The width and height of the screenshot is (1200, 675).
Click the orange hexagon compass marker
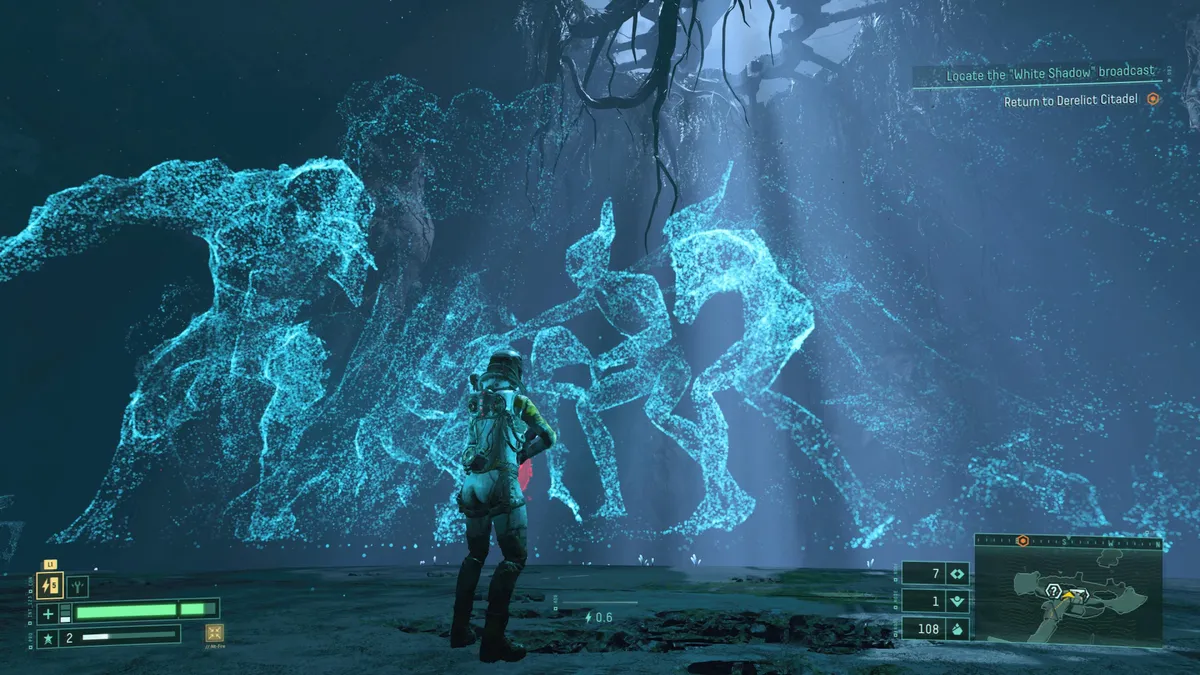1022,541
